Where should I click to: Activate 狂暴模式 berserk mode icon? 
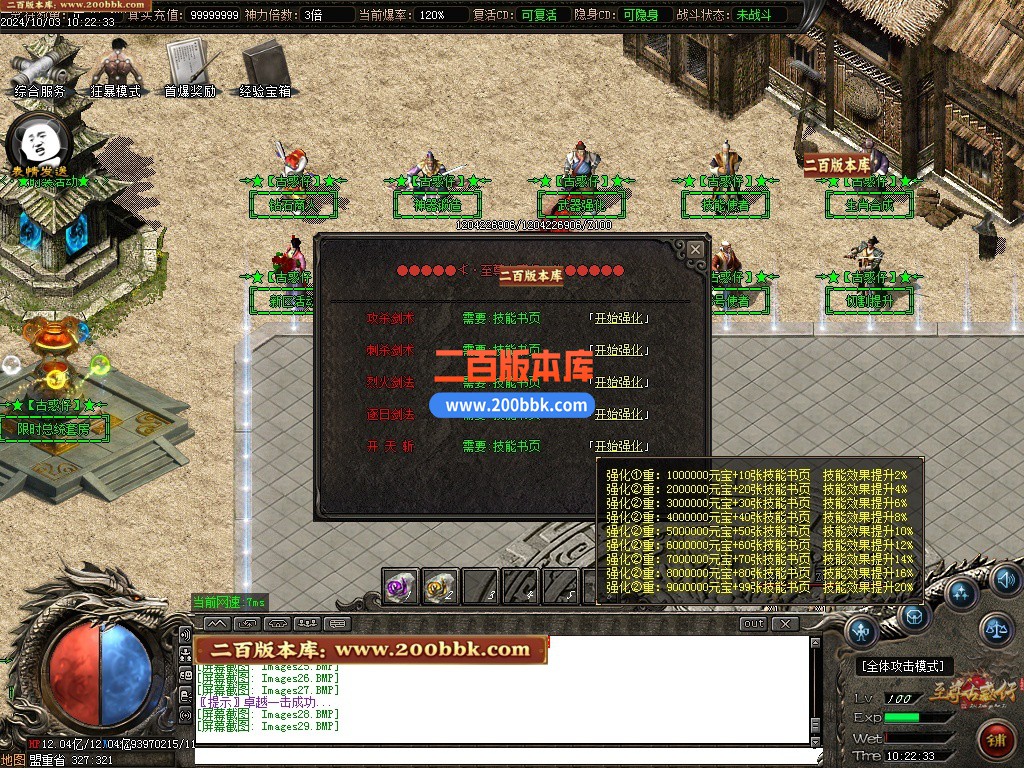[116, 70]
